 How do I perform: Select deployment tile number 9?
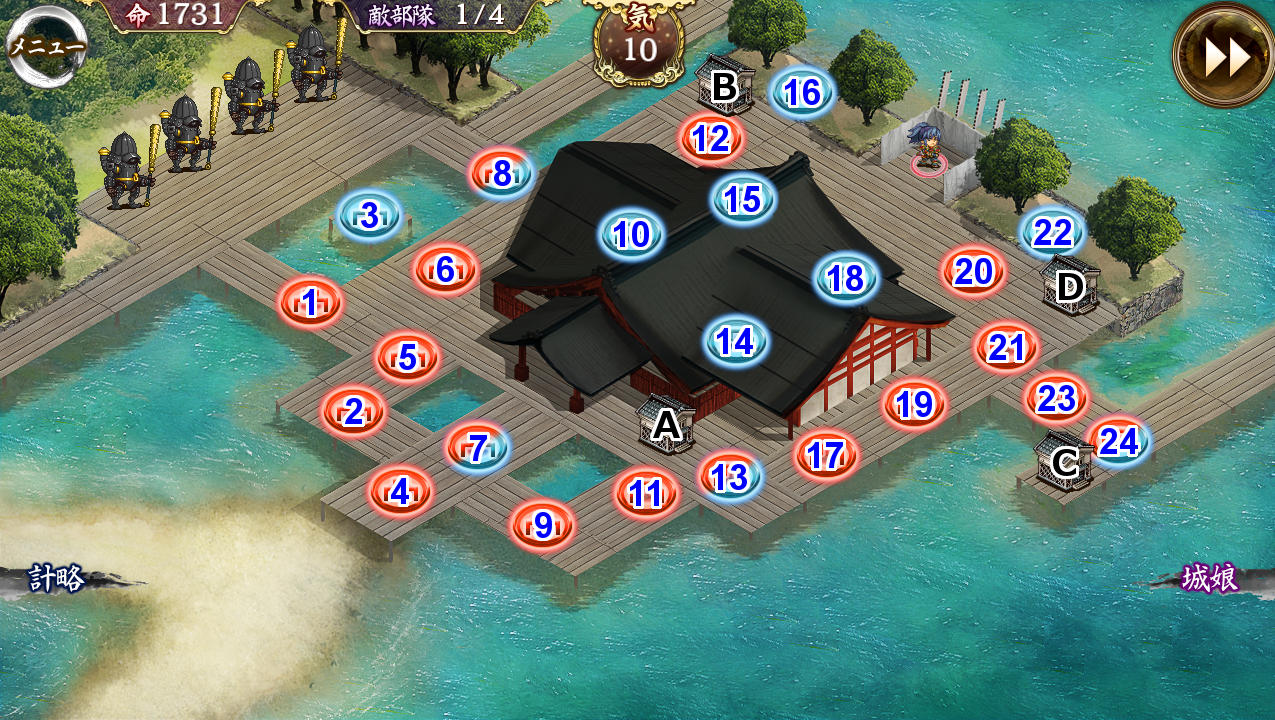point(543,525)
